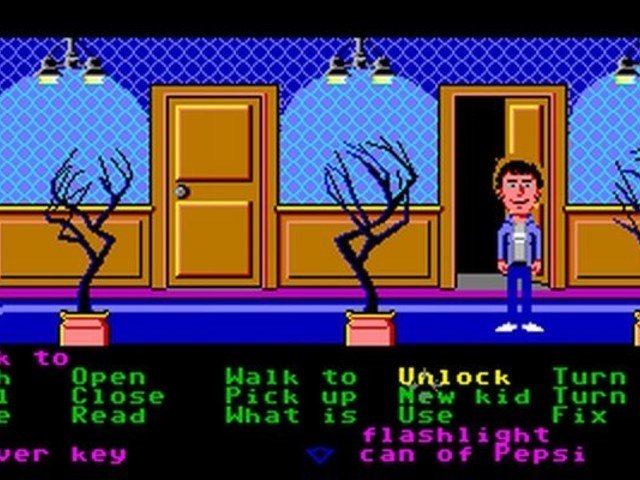Select the Fix verb

click(578, 416)
